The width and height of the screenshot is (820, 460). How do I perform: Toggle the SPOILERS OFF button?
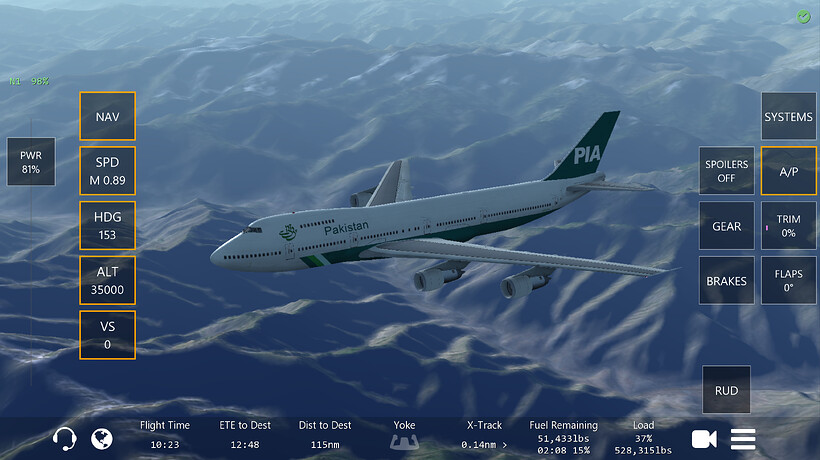(727, 171)
